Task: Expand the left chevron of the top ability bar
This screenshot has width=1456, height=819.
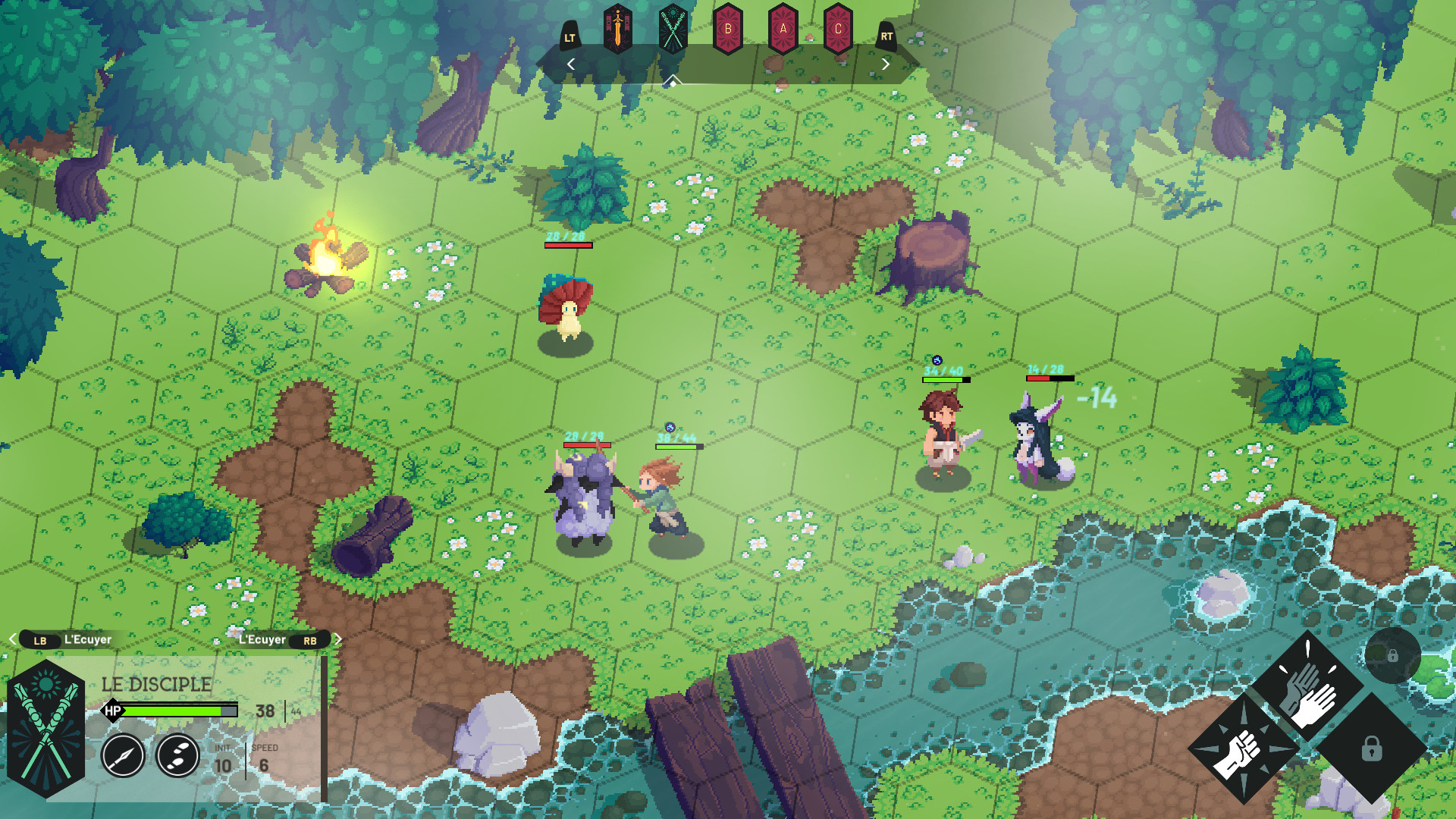Action: (570, 64)
